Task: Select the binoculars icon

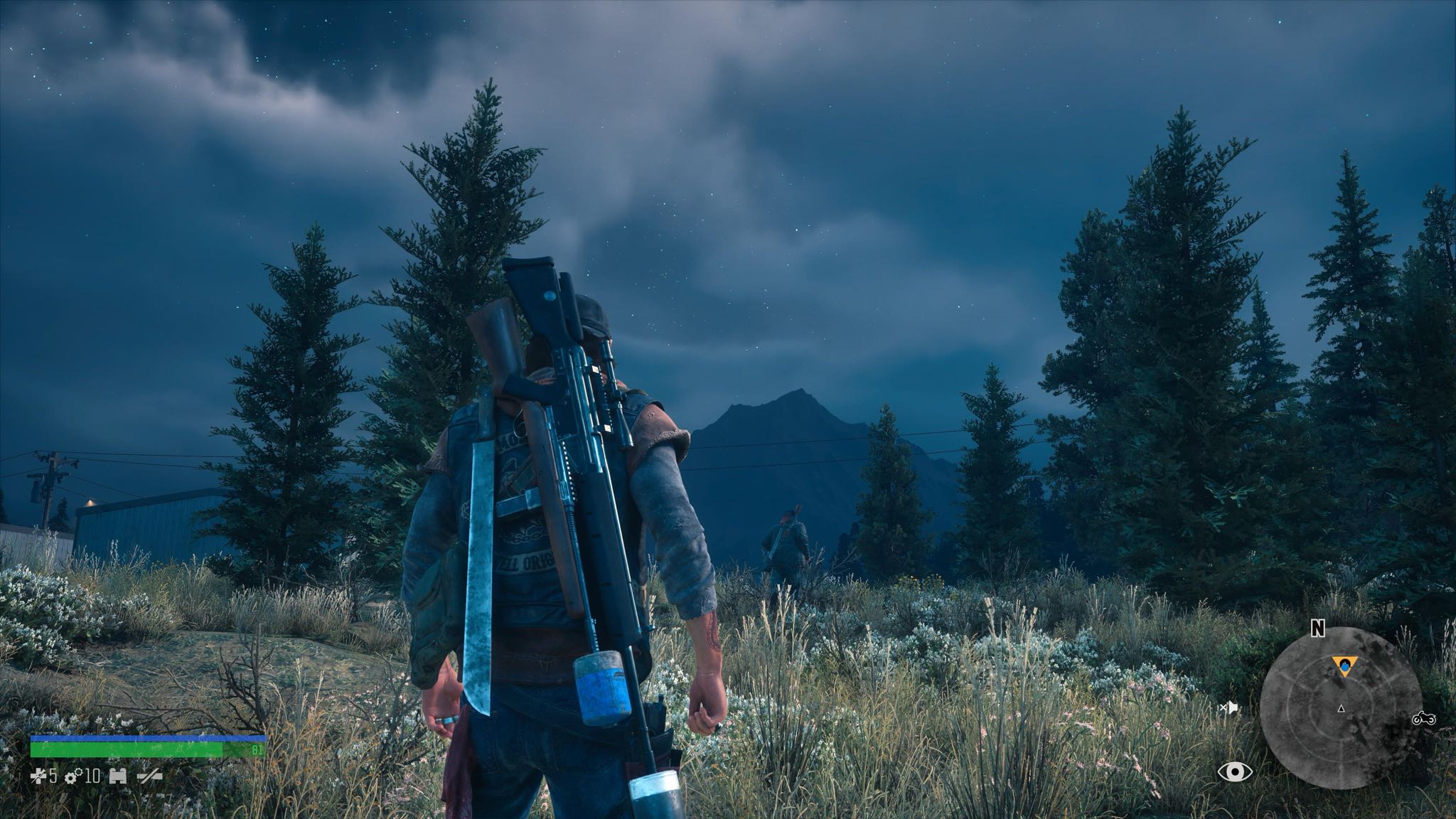Action: 118,776
